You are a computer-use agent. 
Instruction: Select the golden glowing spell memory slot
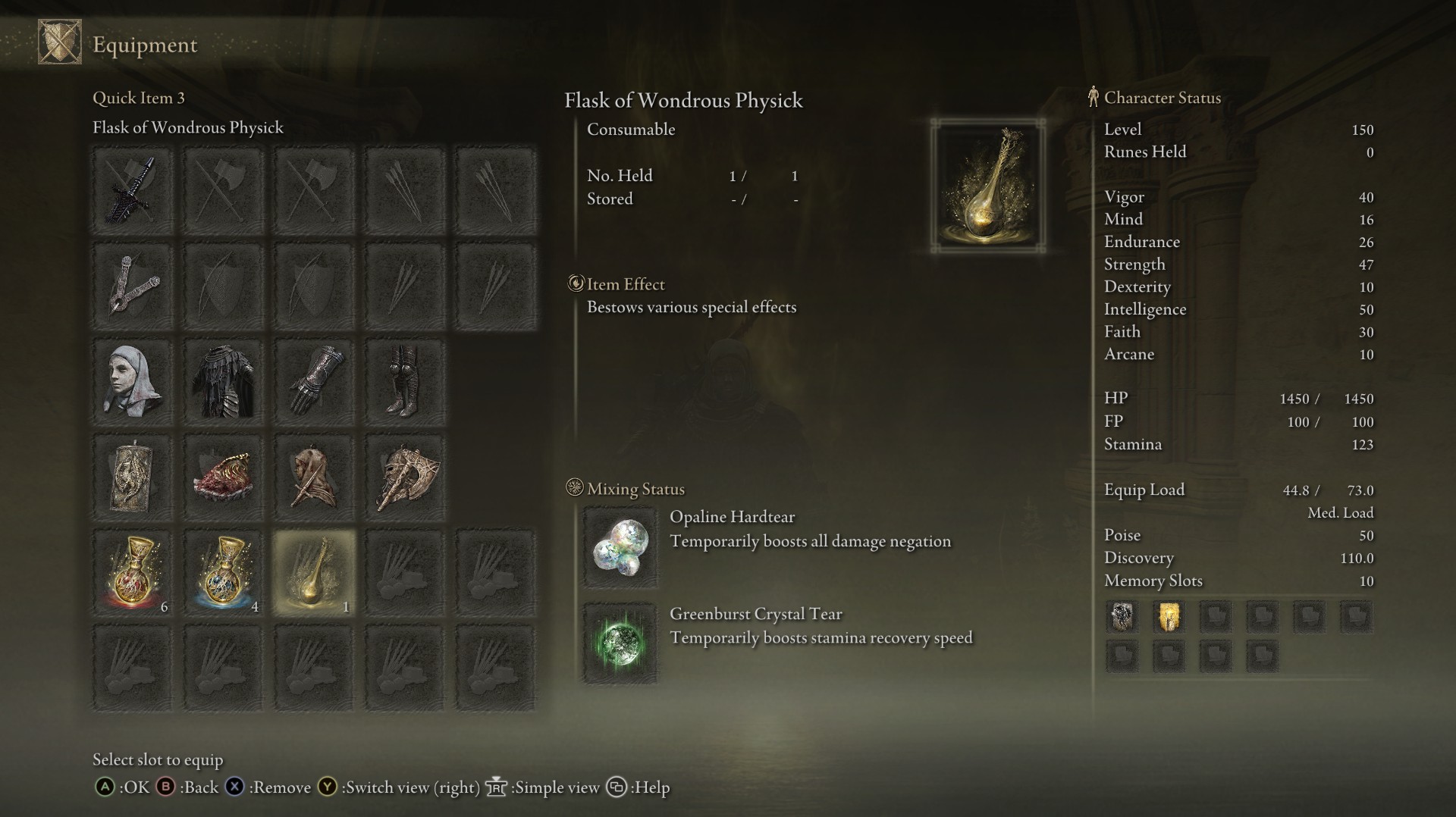pos(1169,617)
